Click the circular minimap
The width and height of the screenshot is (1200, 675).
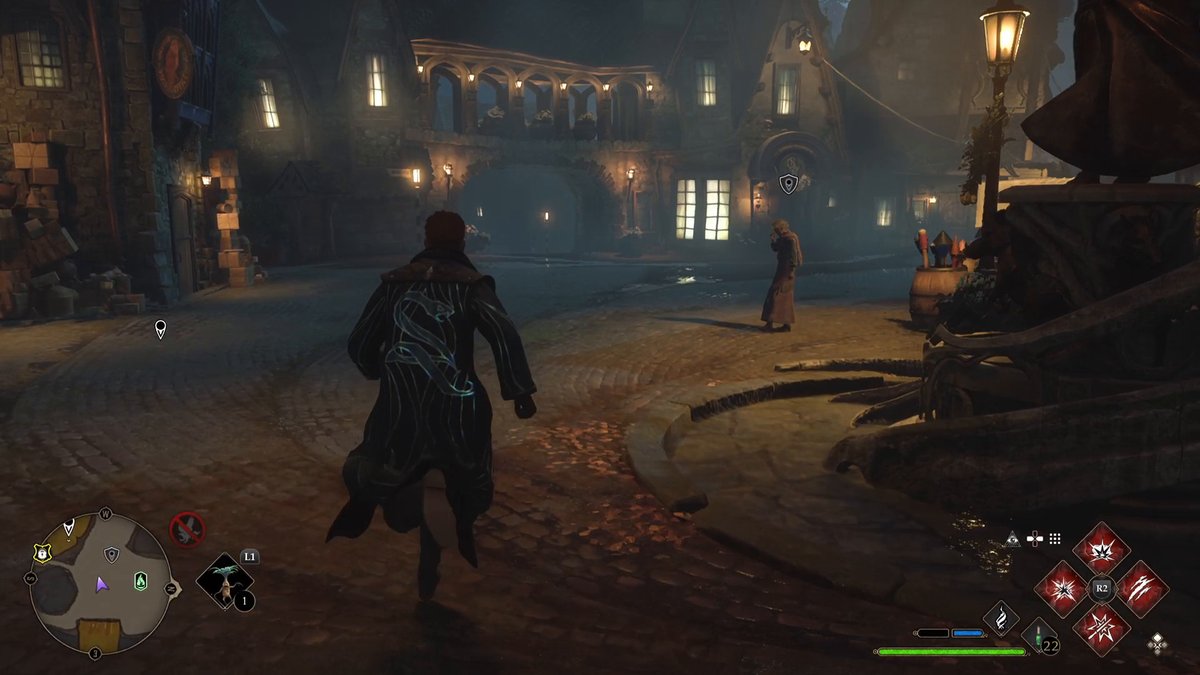coord(99,584)
